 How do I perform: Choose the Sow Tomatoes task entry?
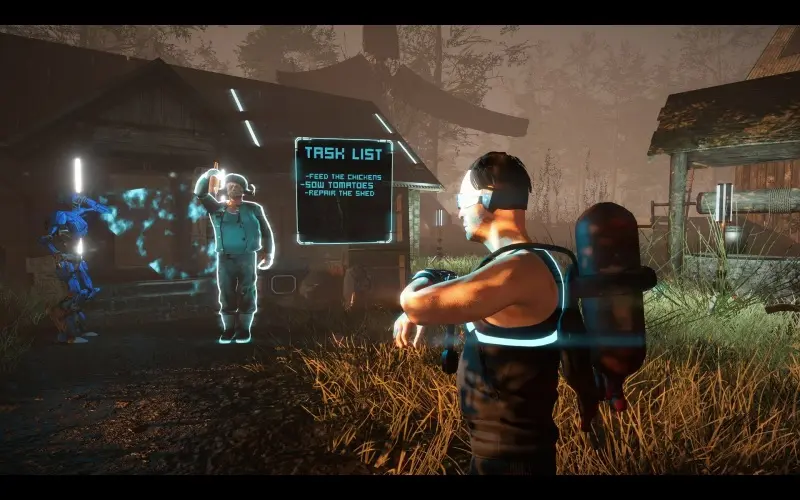(x=342, y=184)
